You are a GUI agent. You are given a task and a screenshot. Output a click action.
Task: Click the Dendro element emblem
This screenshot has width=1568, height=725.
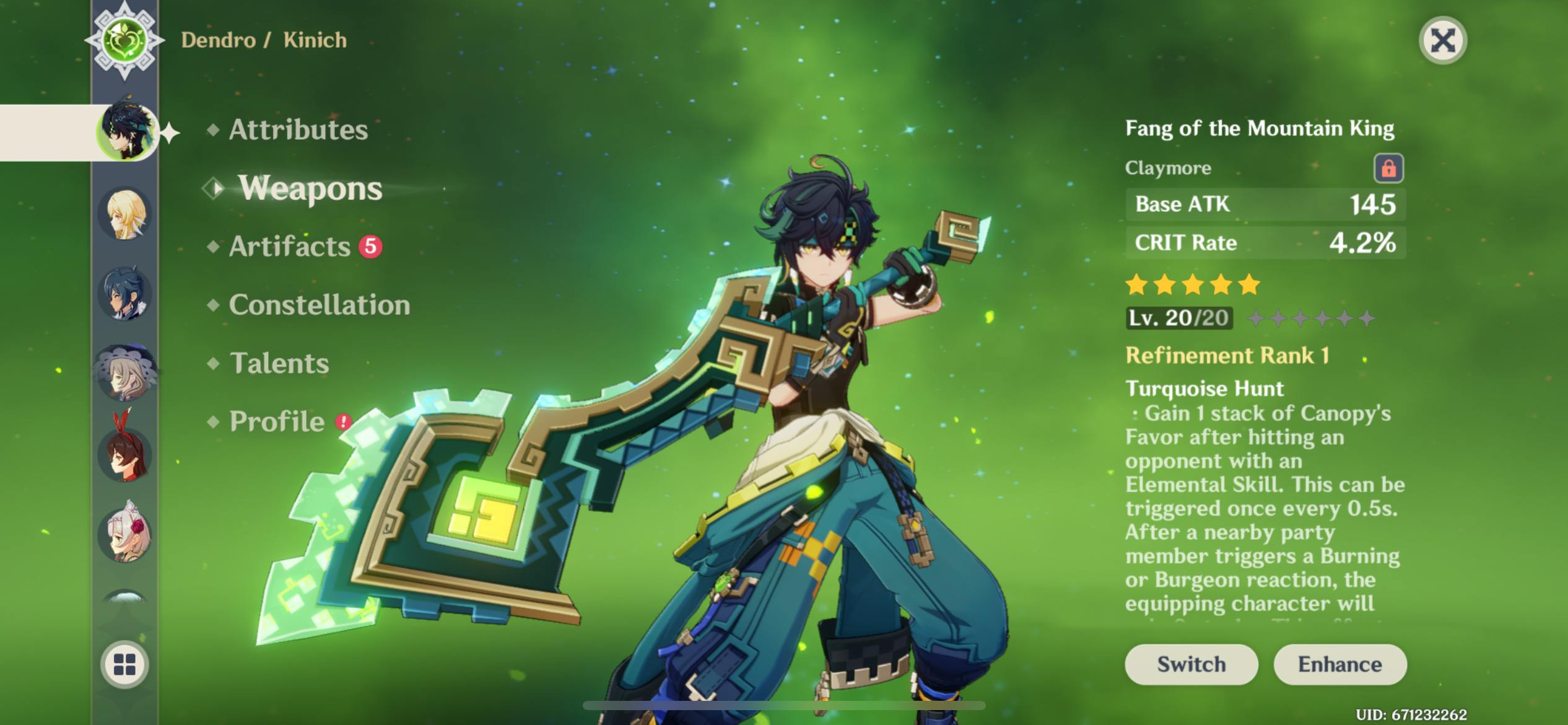pyautogui.click(x=125, y=41)
